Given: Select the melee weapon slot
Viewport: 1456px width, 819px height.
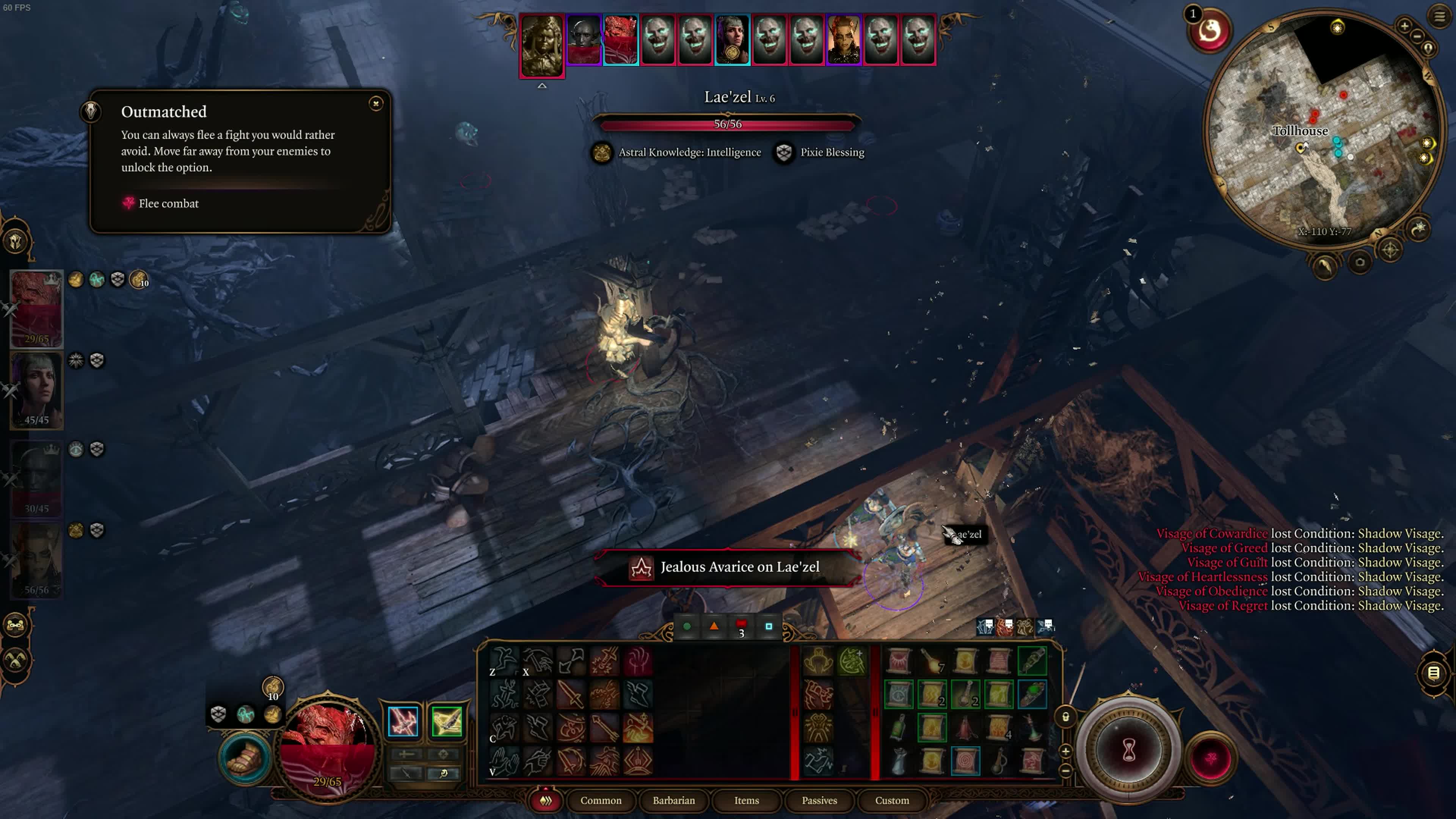Looking at the screenshot, I should pos(403,722).
